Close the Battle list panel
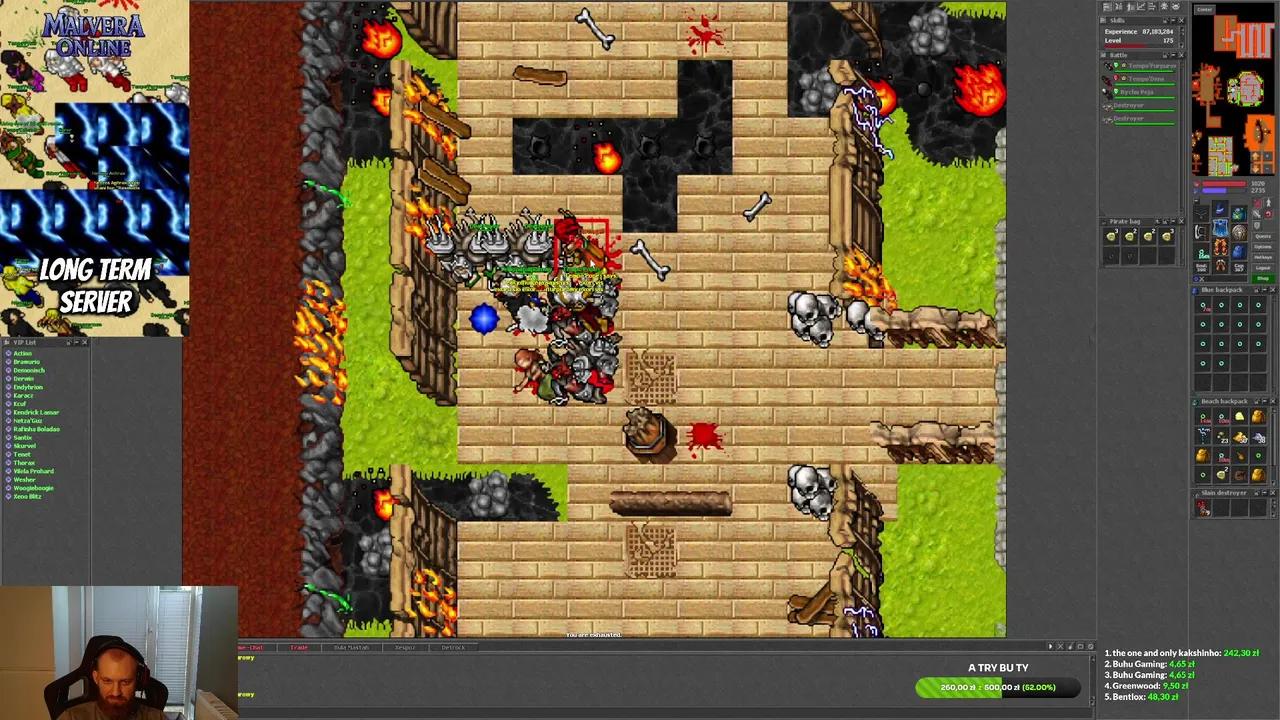Image resolution: width=1280 pixels, height=720 pixels. (1181, 55)
